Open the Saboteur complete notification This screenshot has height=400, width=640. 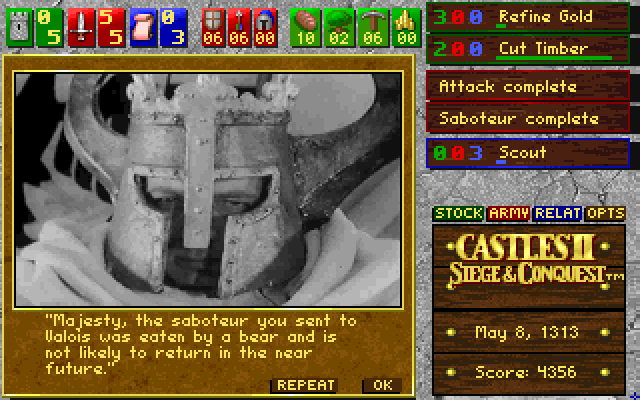pos(527,118)
